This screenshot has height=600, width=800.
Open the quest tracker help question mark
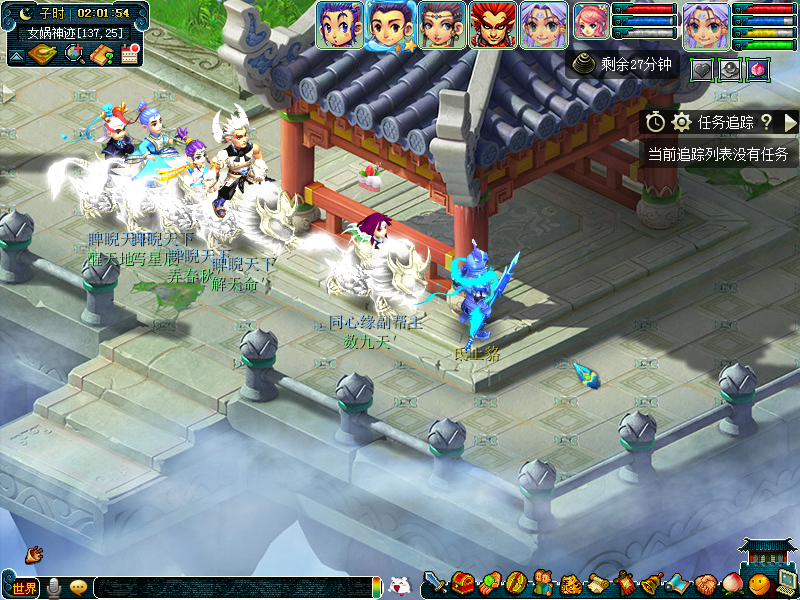pyautogui.click(x=766, y=122)
